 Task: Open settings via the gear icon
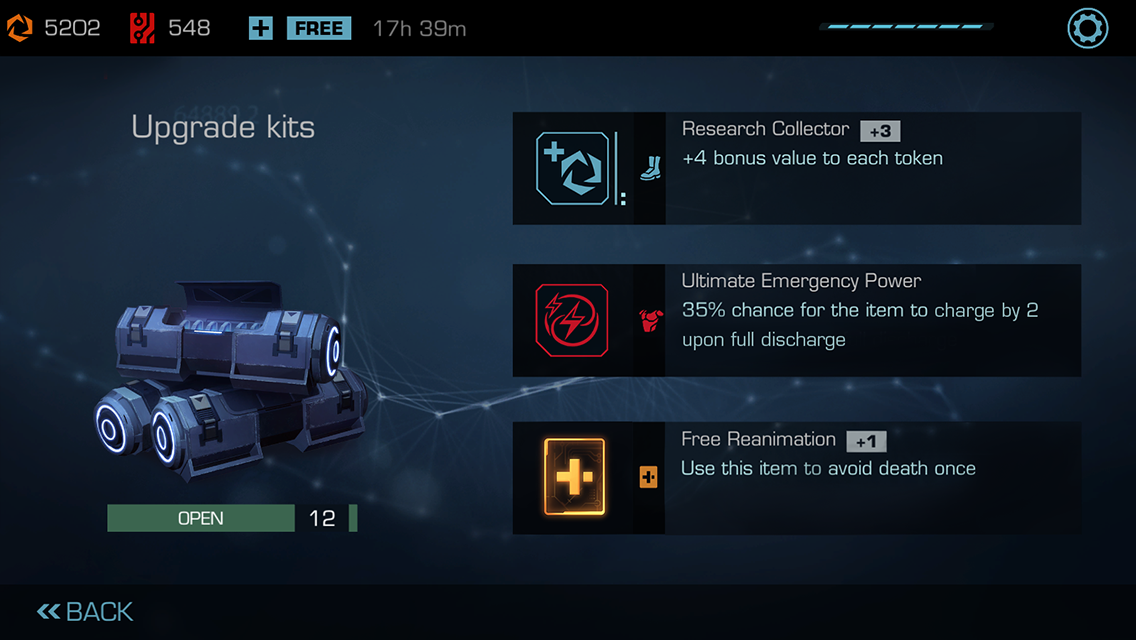click(1087, 28)
